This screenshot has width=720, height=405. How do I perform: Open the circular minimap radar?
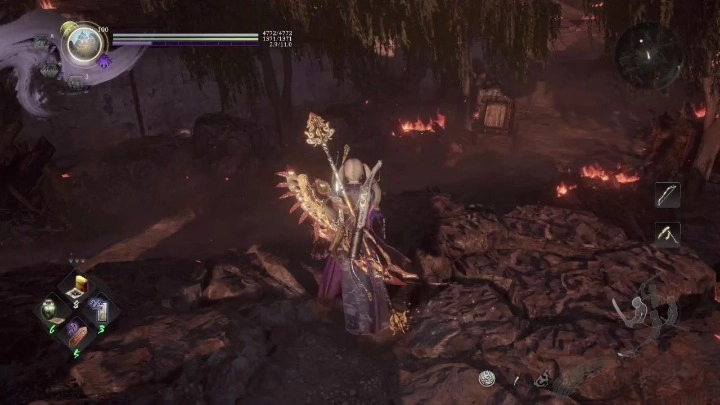648,55
